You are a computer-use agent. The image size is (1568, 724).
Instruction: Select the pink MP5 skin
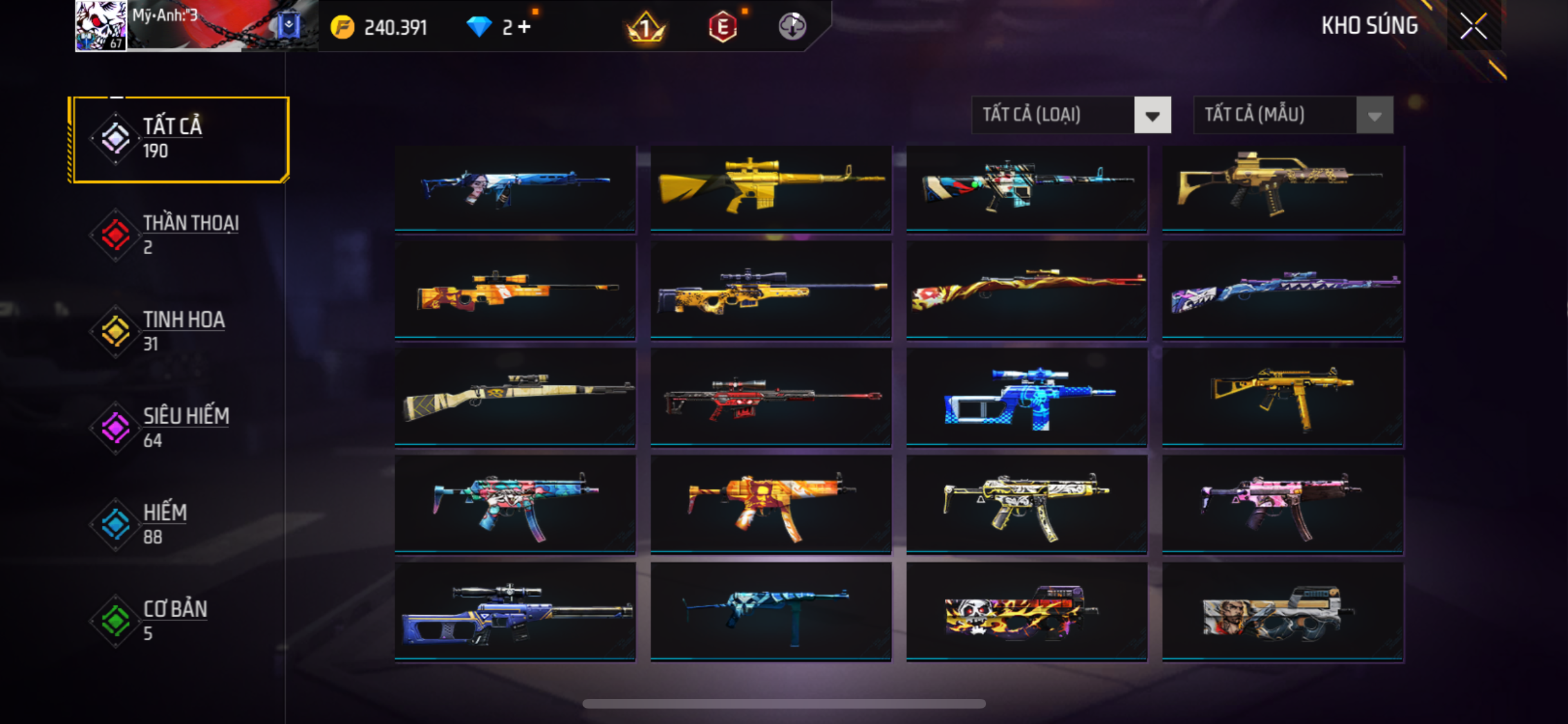(1282, 505)
